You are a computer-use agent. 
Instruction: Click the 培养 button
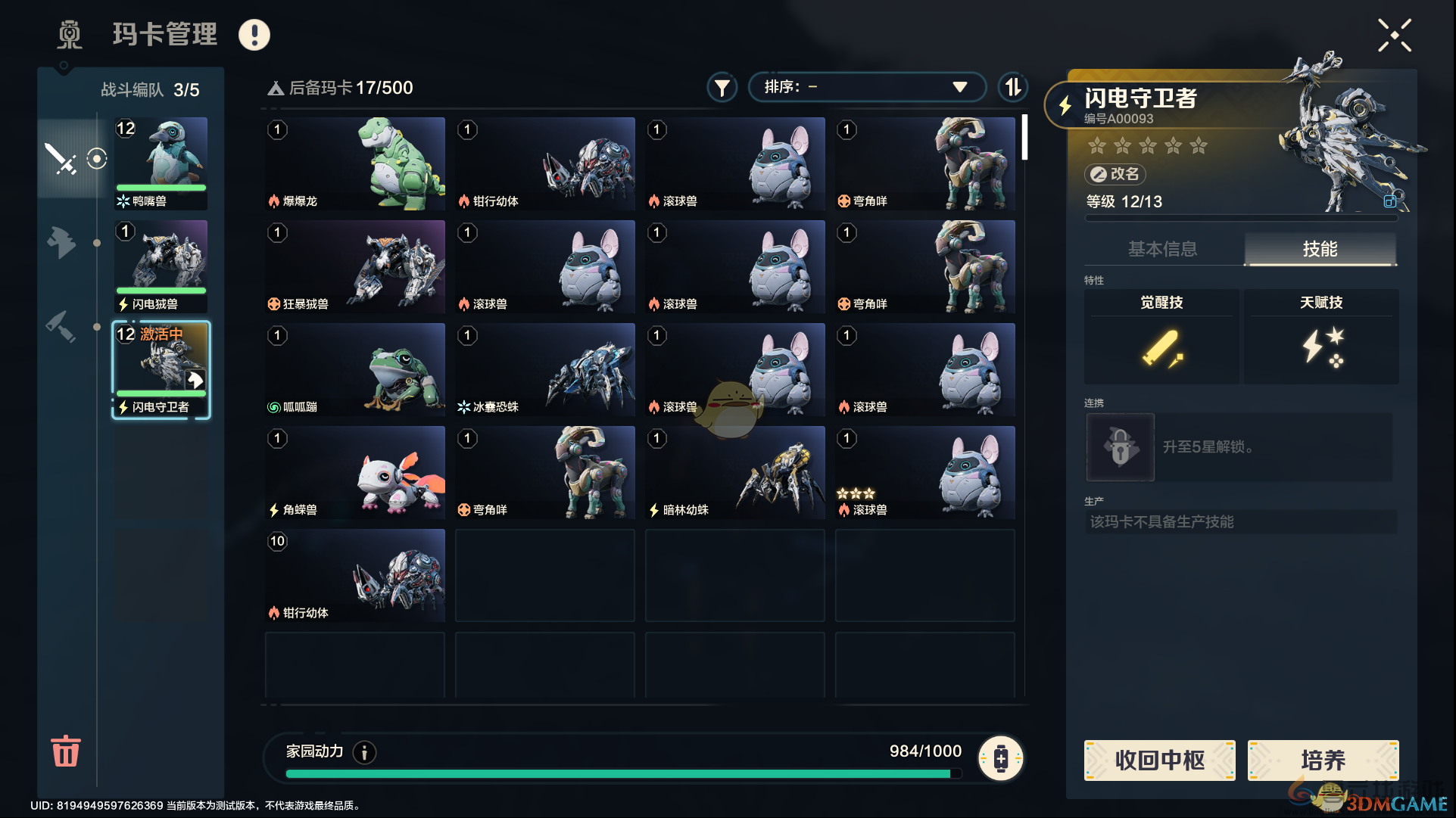pyautogui.click(x=1322, y=760)
